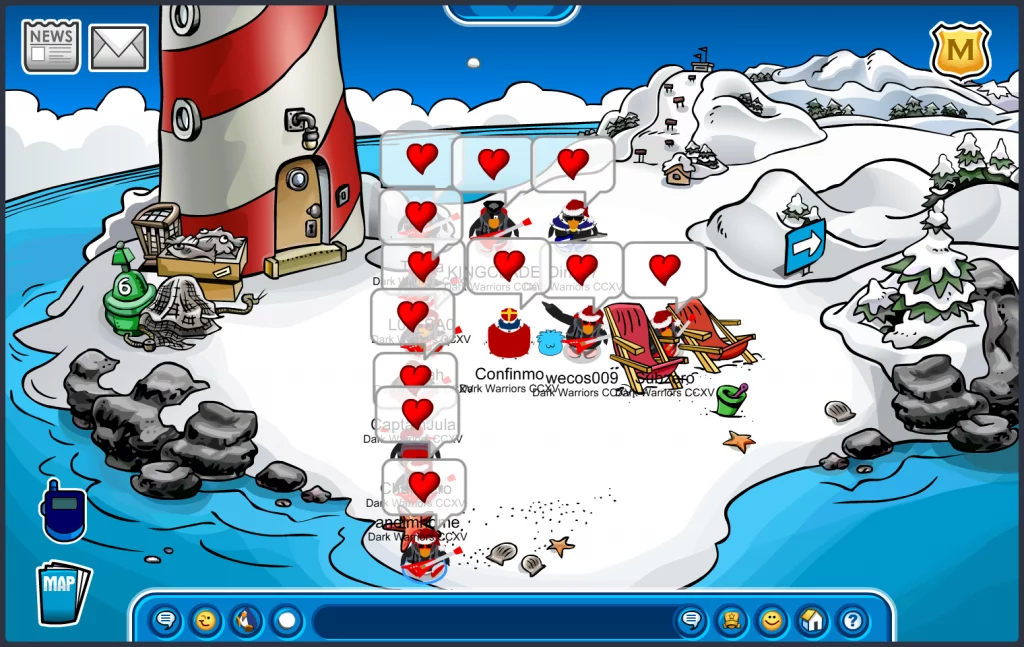Open the safe chat speech bubble menu
1024x647 pixels.
coord(166,621)
